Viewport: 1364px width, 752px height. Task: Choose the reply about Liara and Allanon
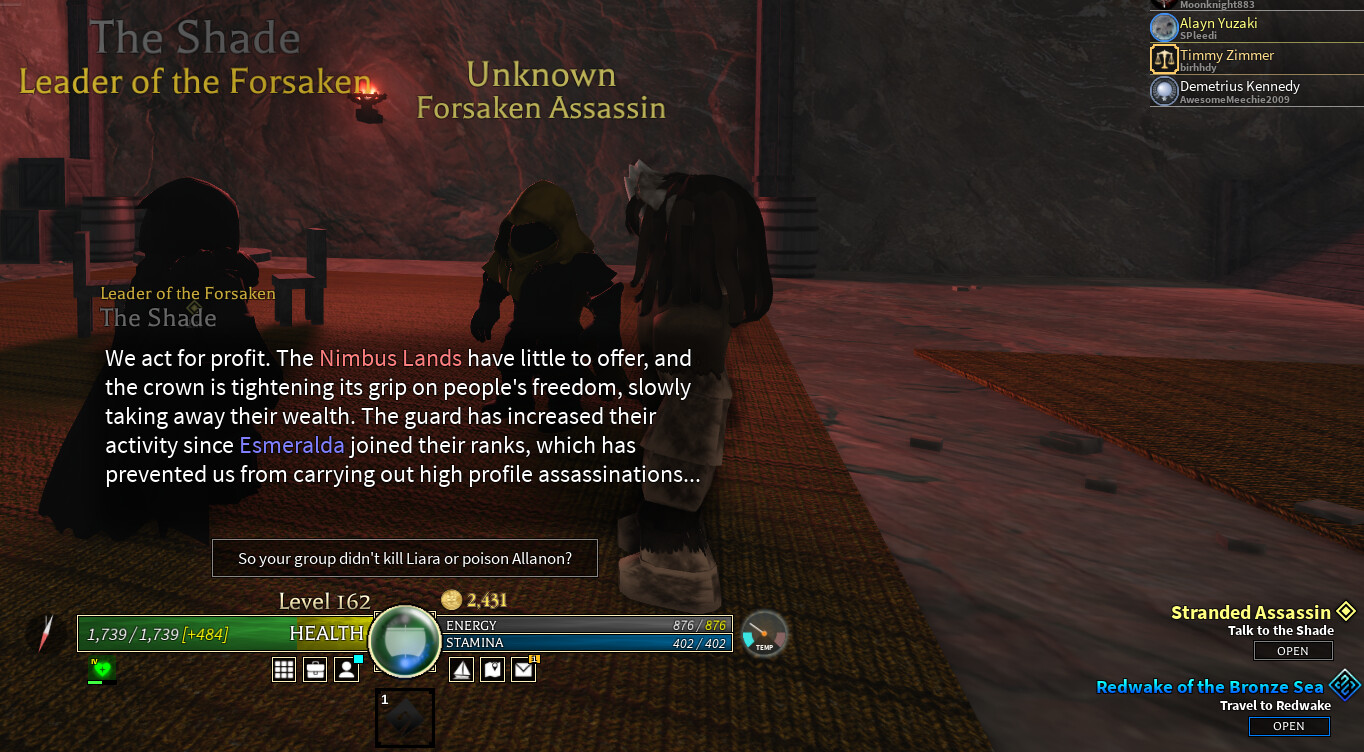pos(405,559)
